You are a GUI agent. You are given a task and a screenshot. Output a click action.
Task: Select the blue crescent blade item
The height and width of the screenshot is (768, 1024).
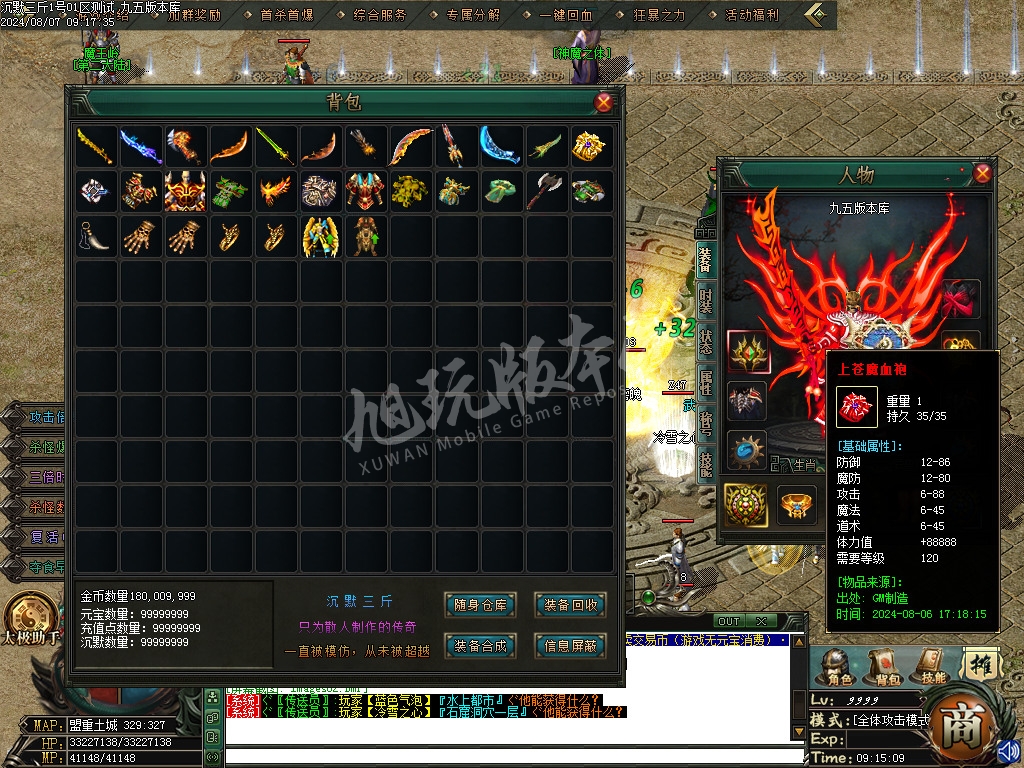(x=502, y=147)
